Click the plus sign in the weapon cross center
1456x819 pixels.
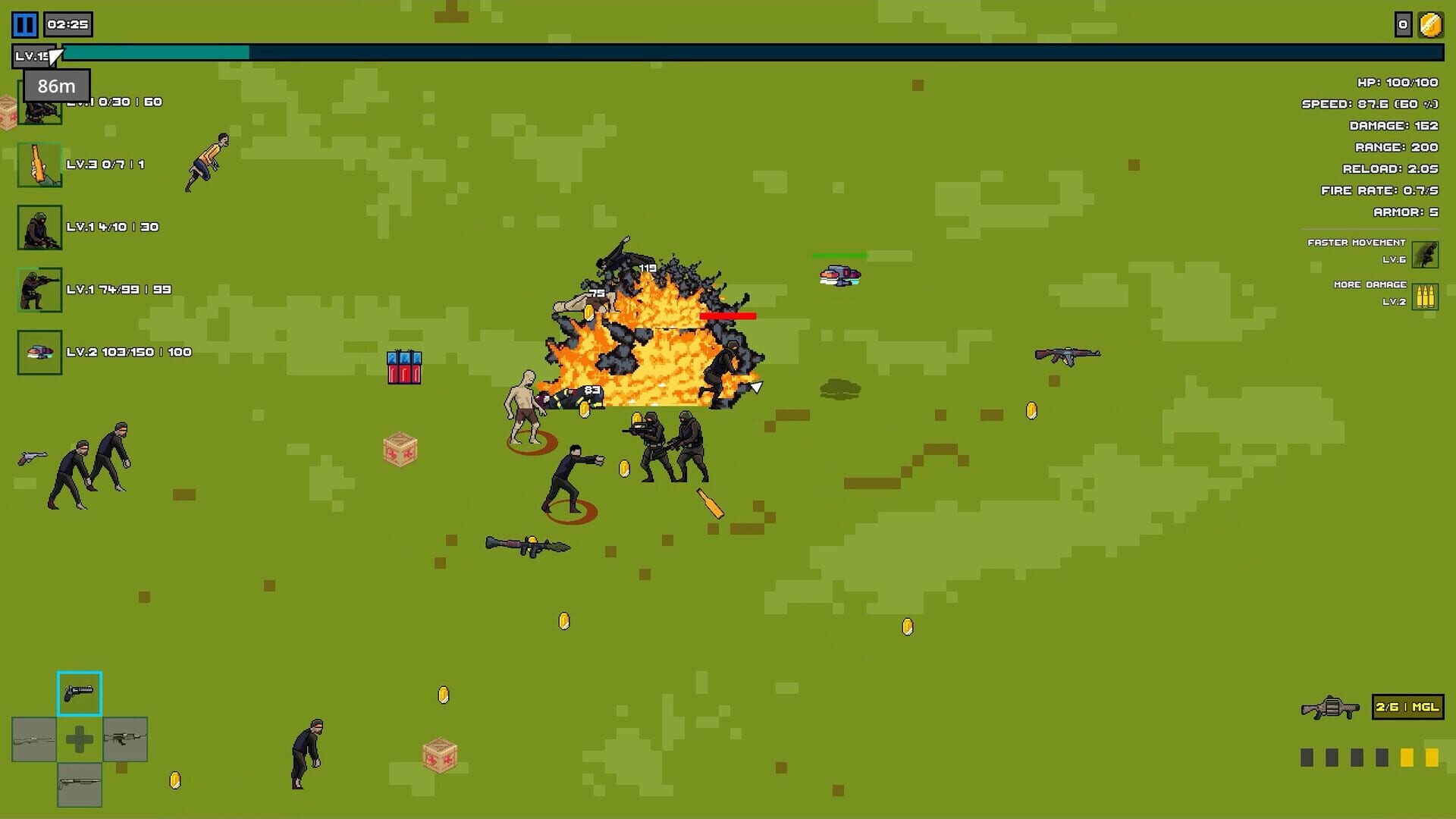click(x=79, y=739)
